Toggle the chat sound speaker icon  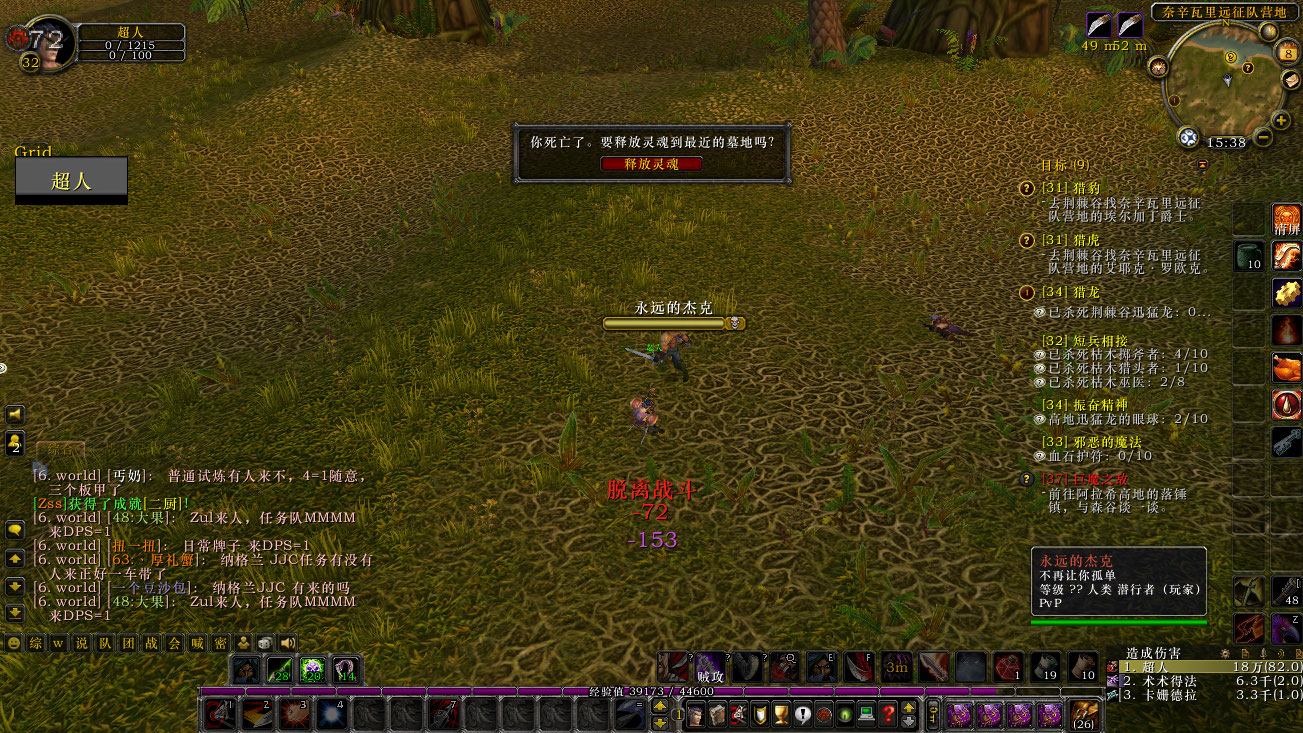point(286,643)
